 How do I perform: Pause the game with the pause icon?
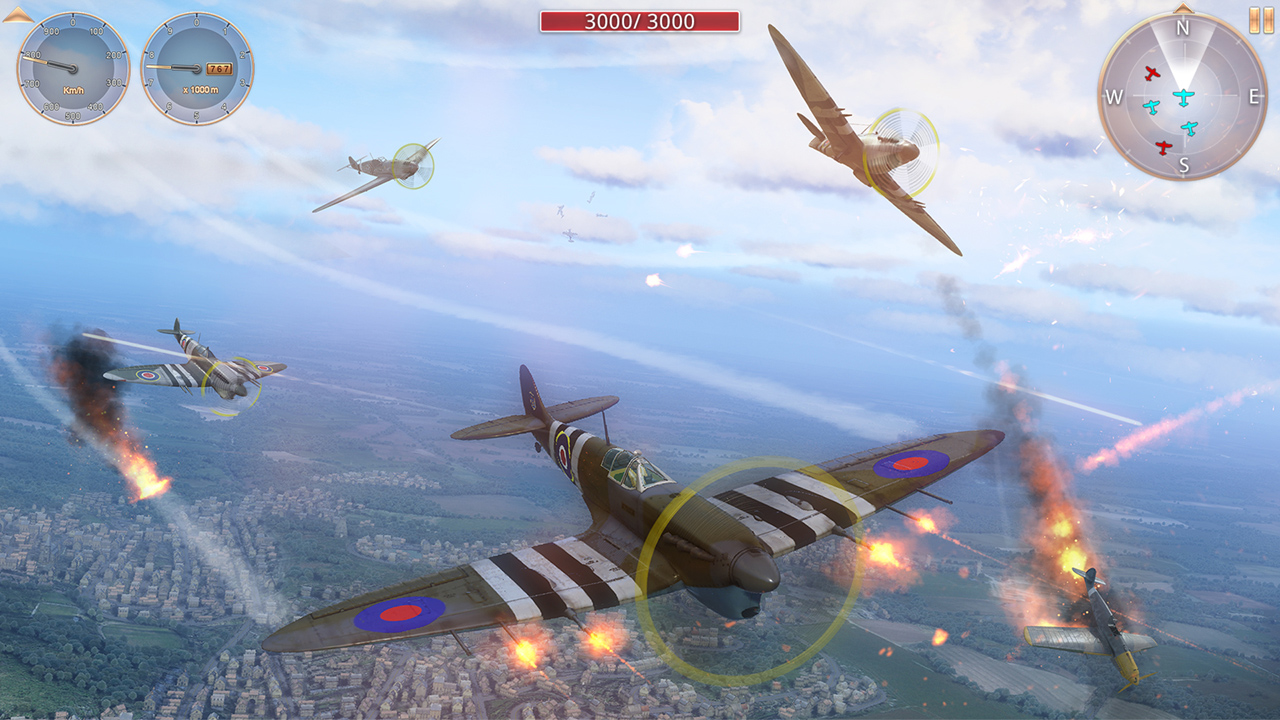click(x=1262, y=17)
